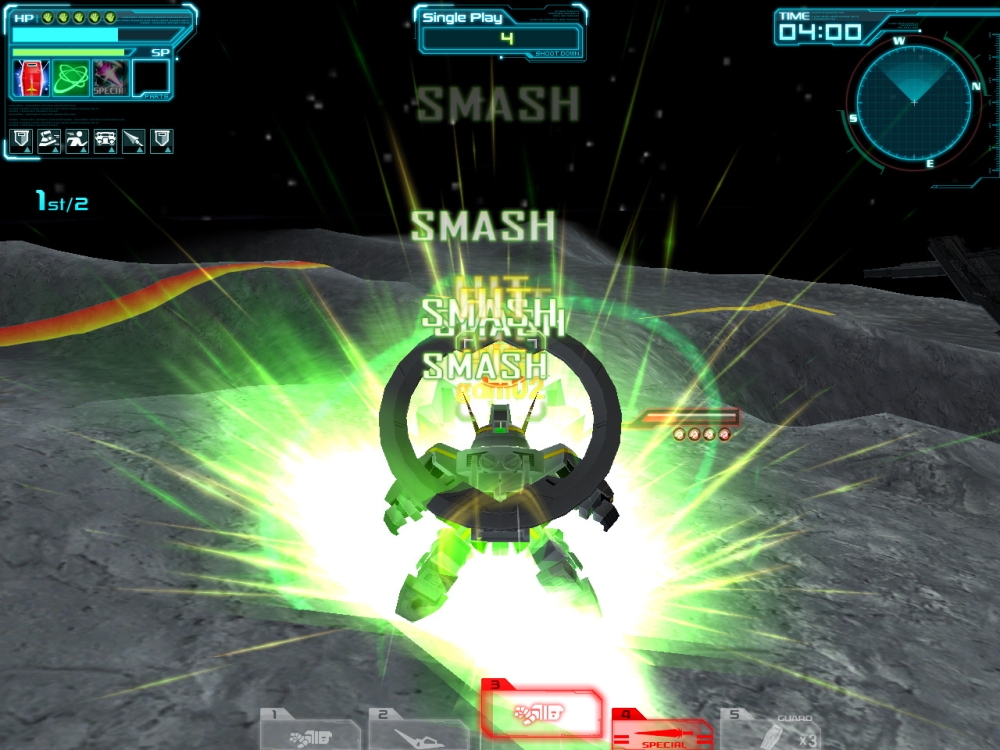Click the arrow missile status icon

[133, 141]
